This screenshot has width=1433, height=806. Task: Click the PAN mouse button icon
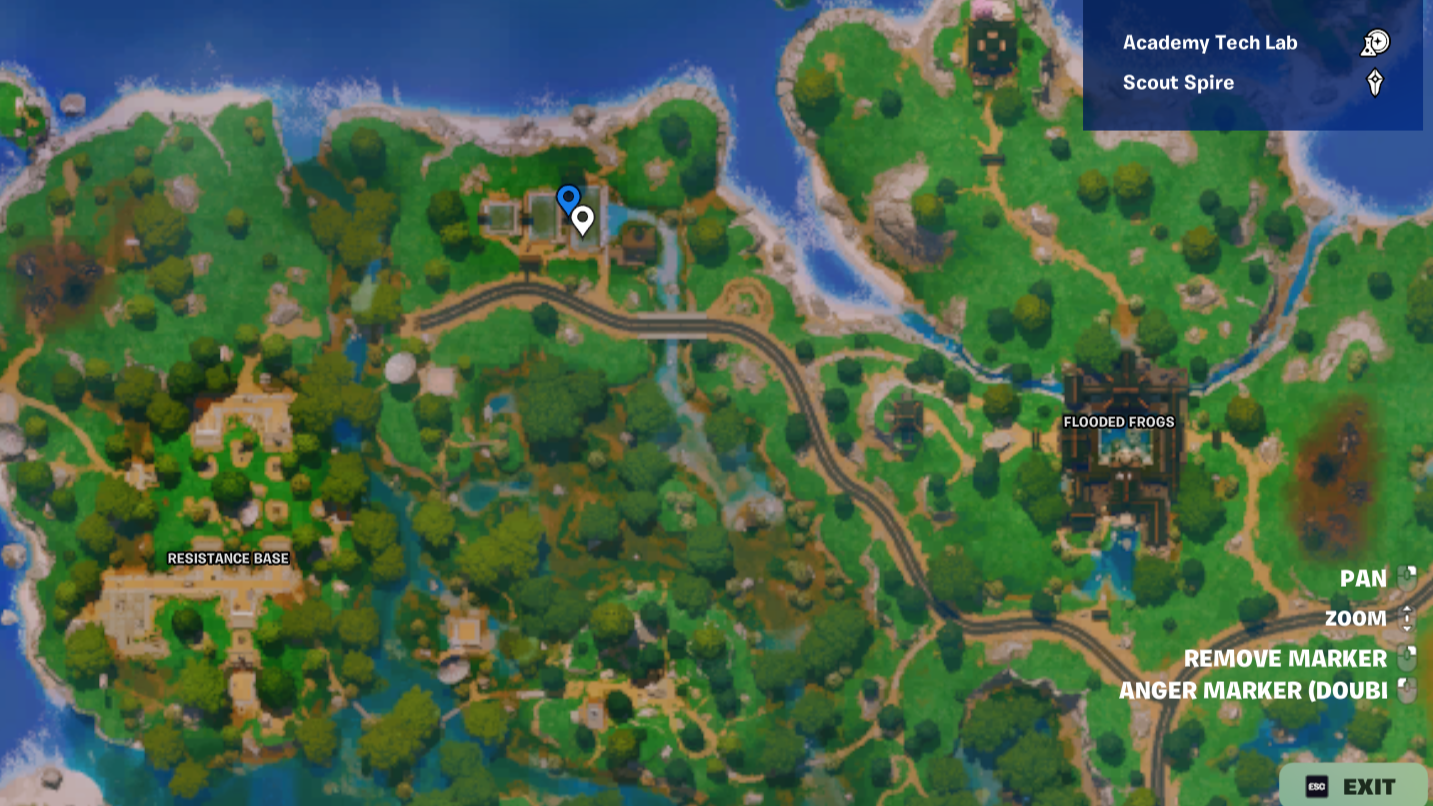(1407, 578)
